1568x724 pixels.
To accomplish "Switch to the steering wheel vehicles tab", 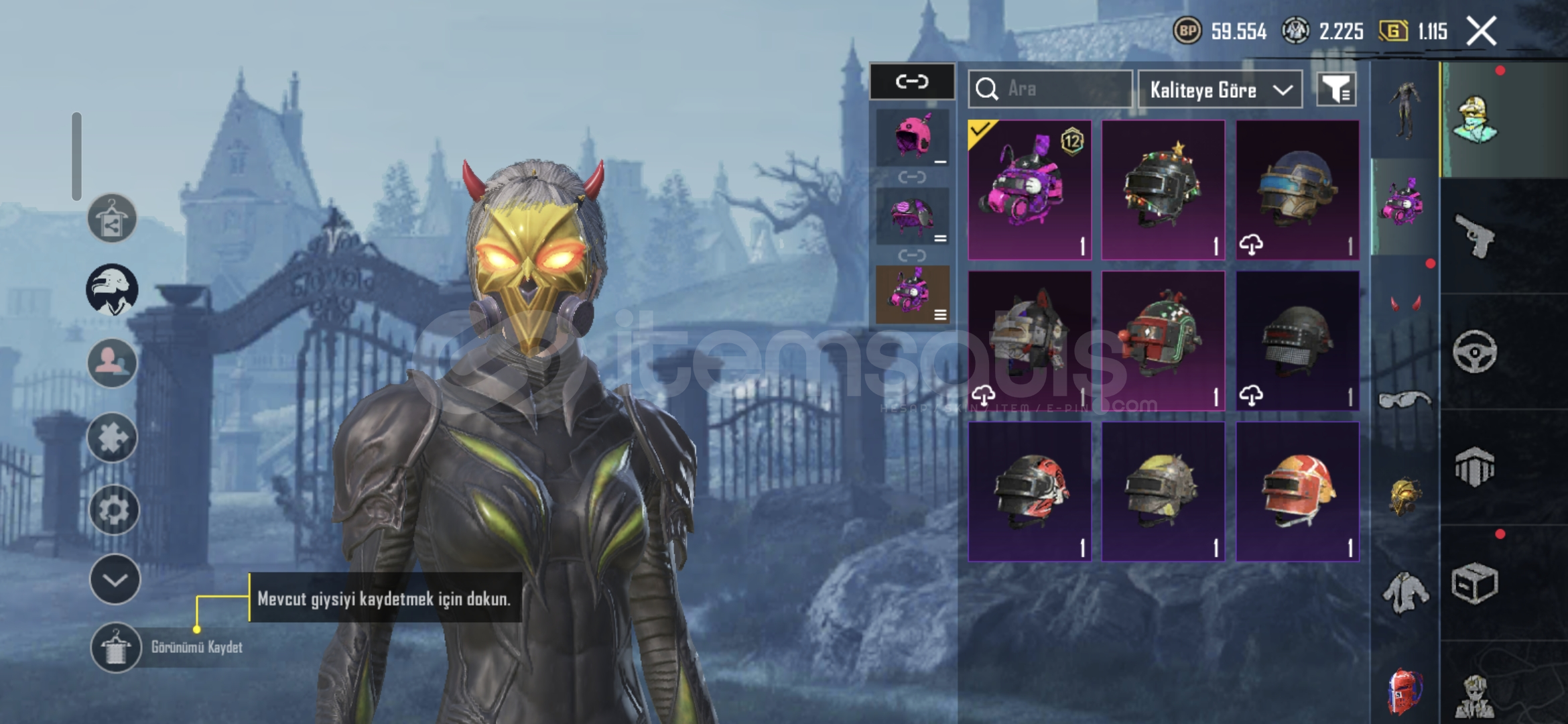I will point(1474,351).
